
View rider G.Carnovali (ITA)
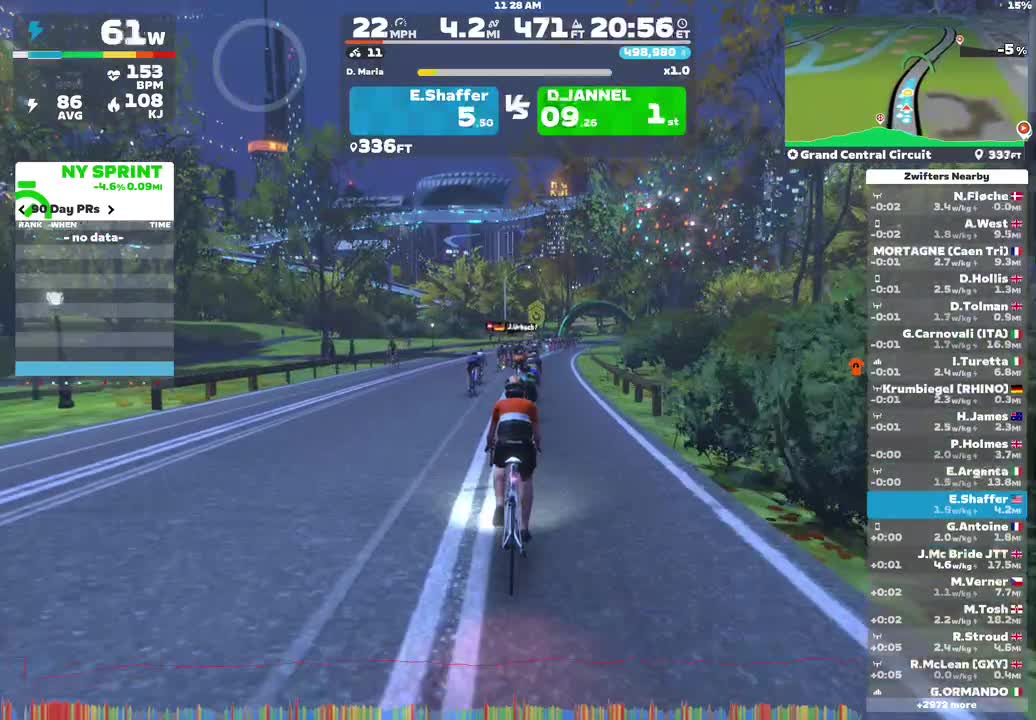[x=946, y=339]
